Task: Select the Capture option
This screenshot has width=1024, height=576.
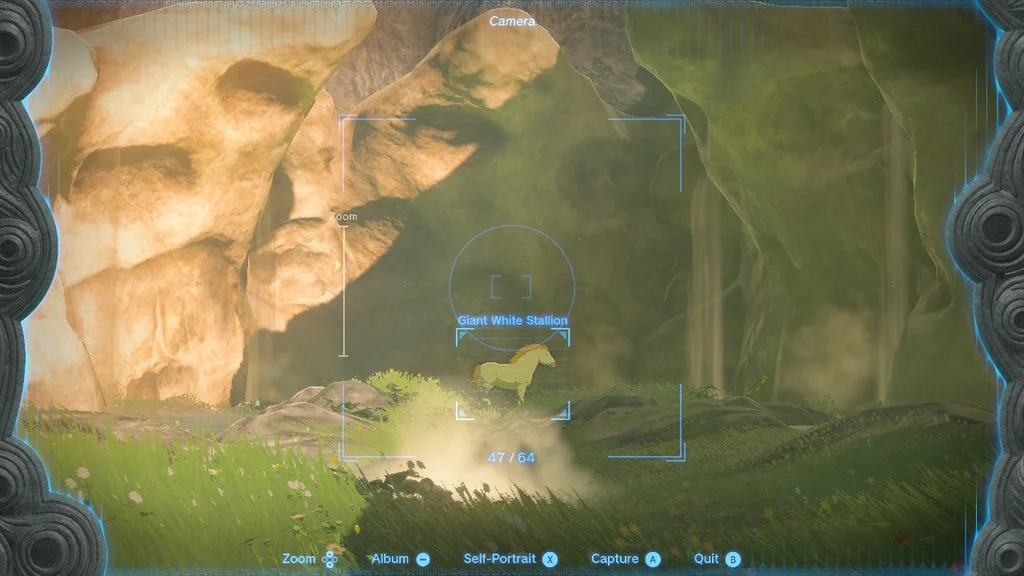Action: pos(625,559)
